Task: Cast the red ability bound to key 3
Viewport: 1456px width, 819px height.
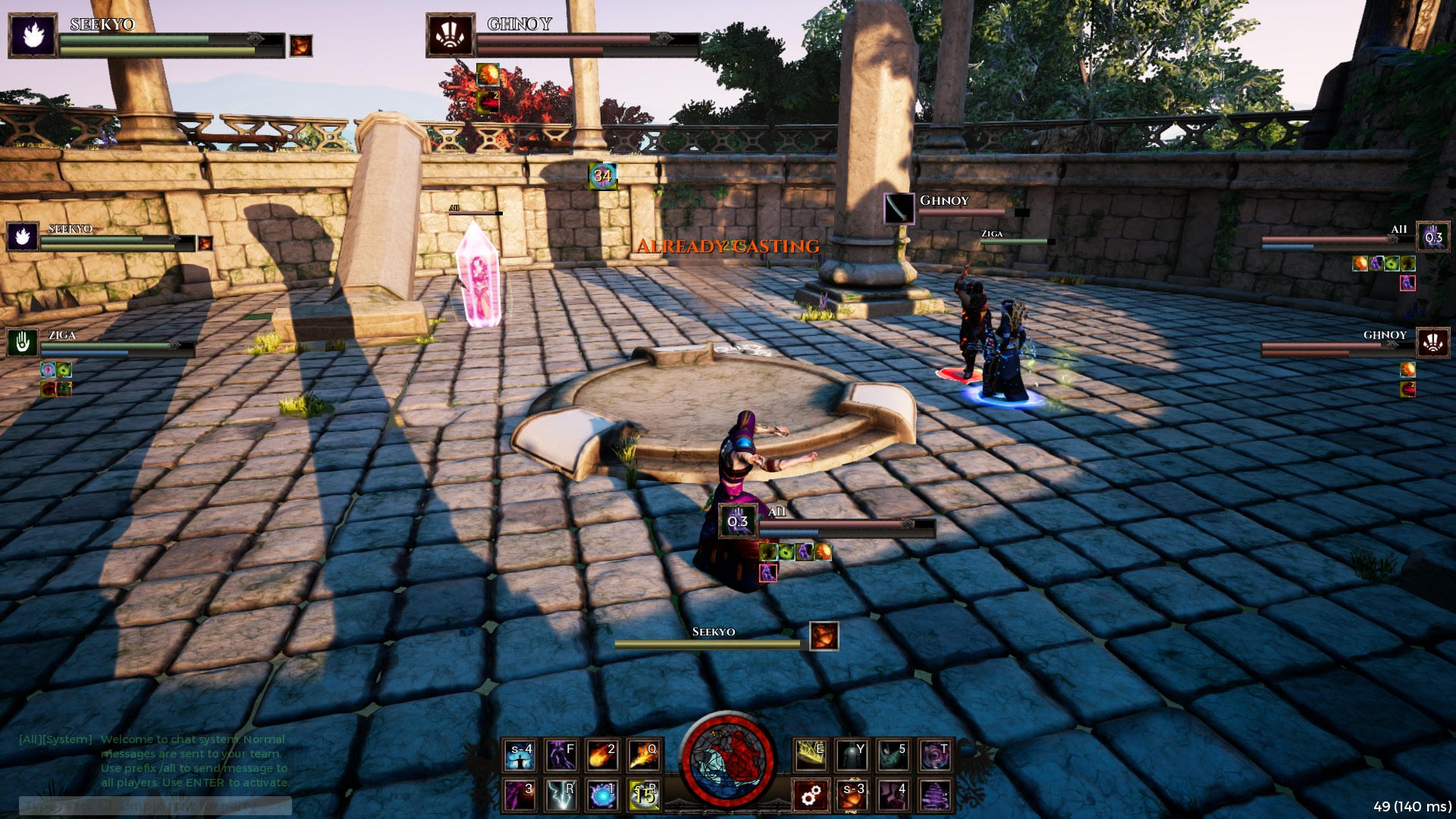Action: pyautogui.click(x=520, y=794)
